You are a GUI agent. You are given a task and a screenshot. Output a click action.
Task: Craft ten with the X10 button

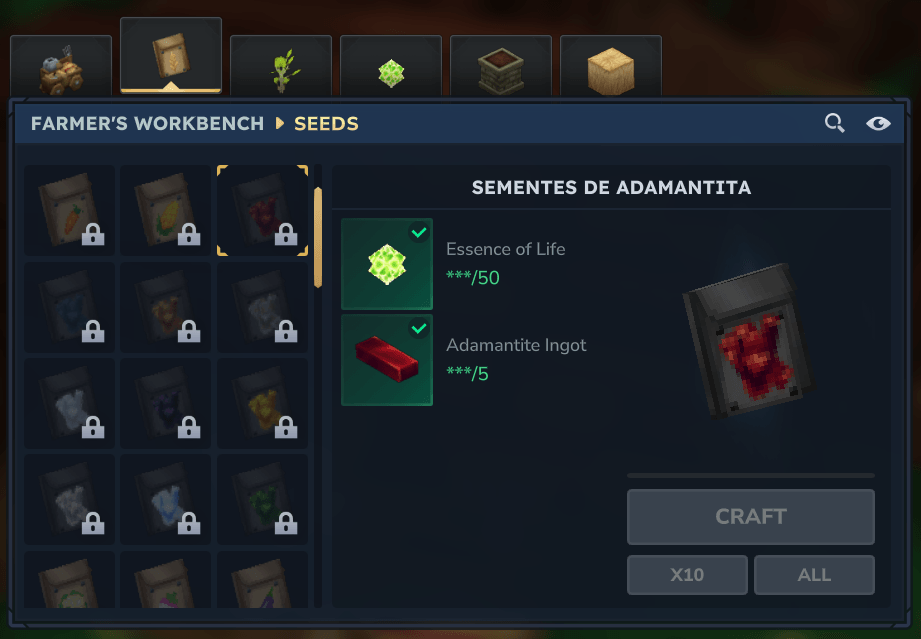(687, 575)
